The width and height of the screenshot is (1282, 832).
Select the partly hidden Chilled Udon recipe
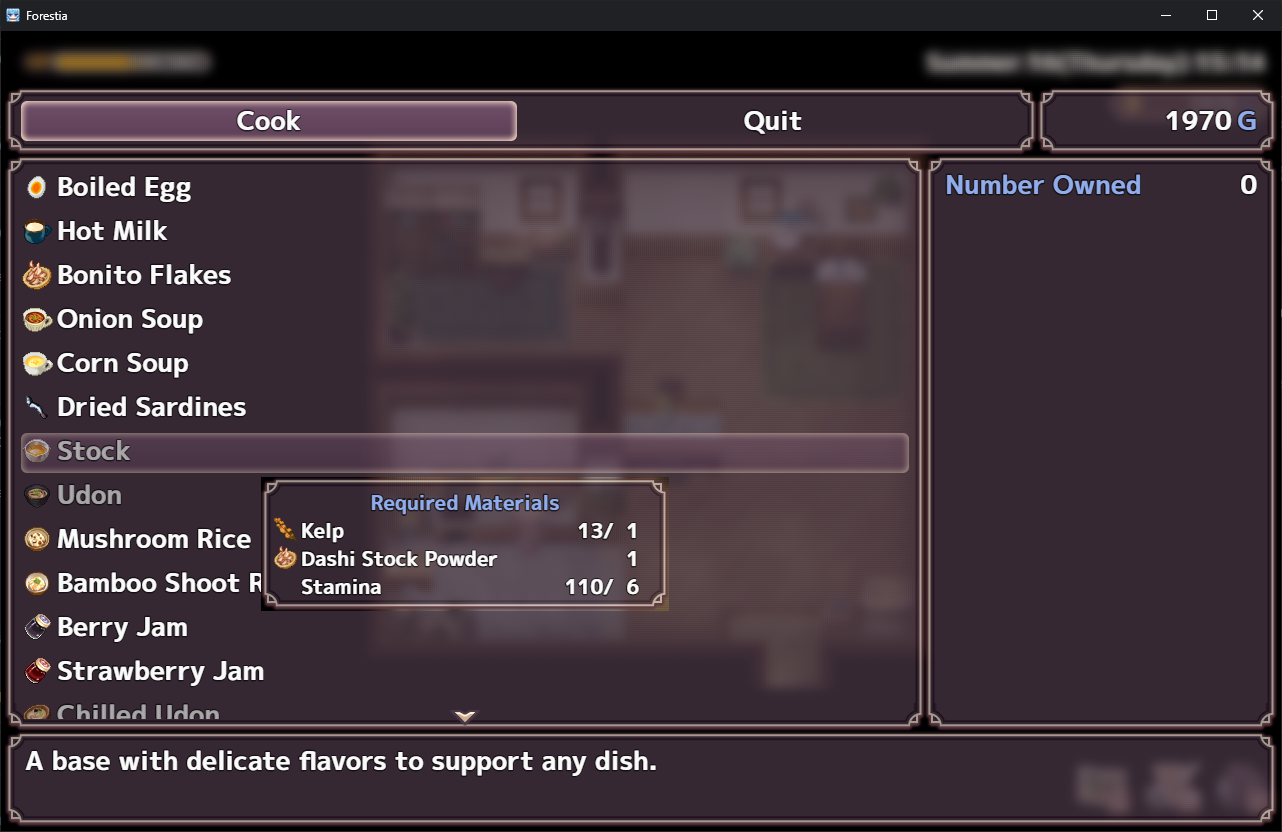click(138, 713)
